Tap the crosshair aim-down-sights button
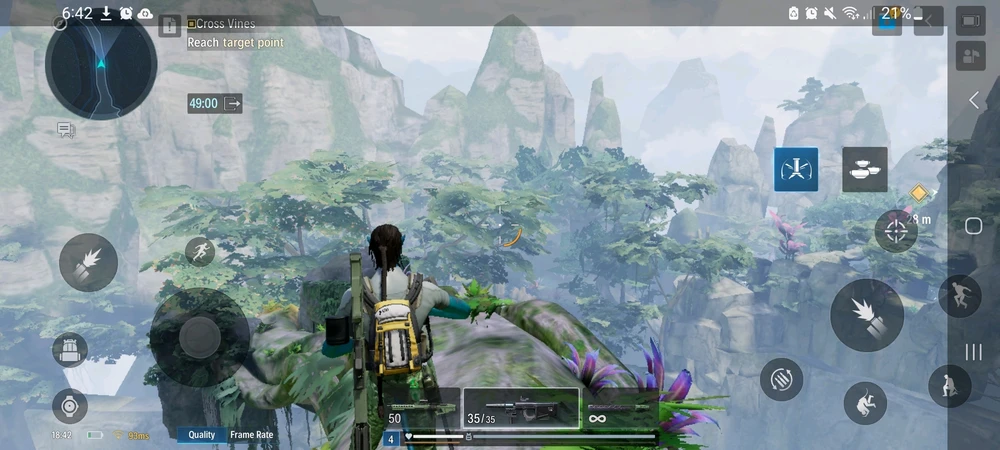Image resolution: width=1000 pixels, height=450 pixels. [x=896, y=231]
